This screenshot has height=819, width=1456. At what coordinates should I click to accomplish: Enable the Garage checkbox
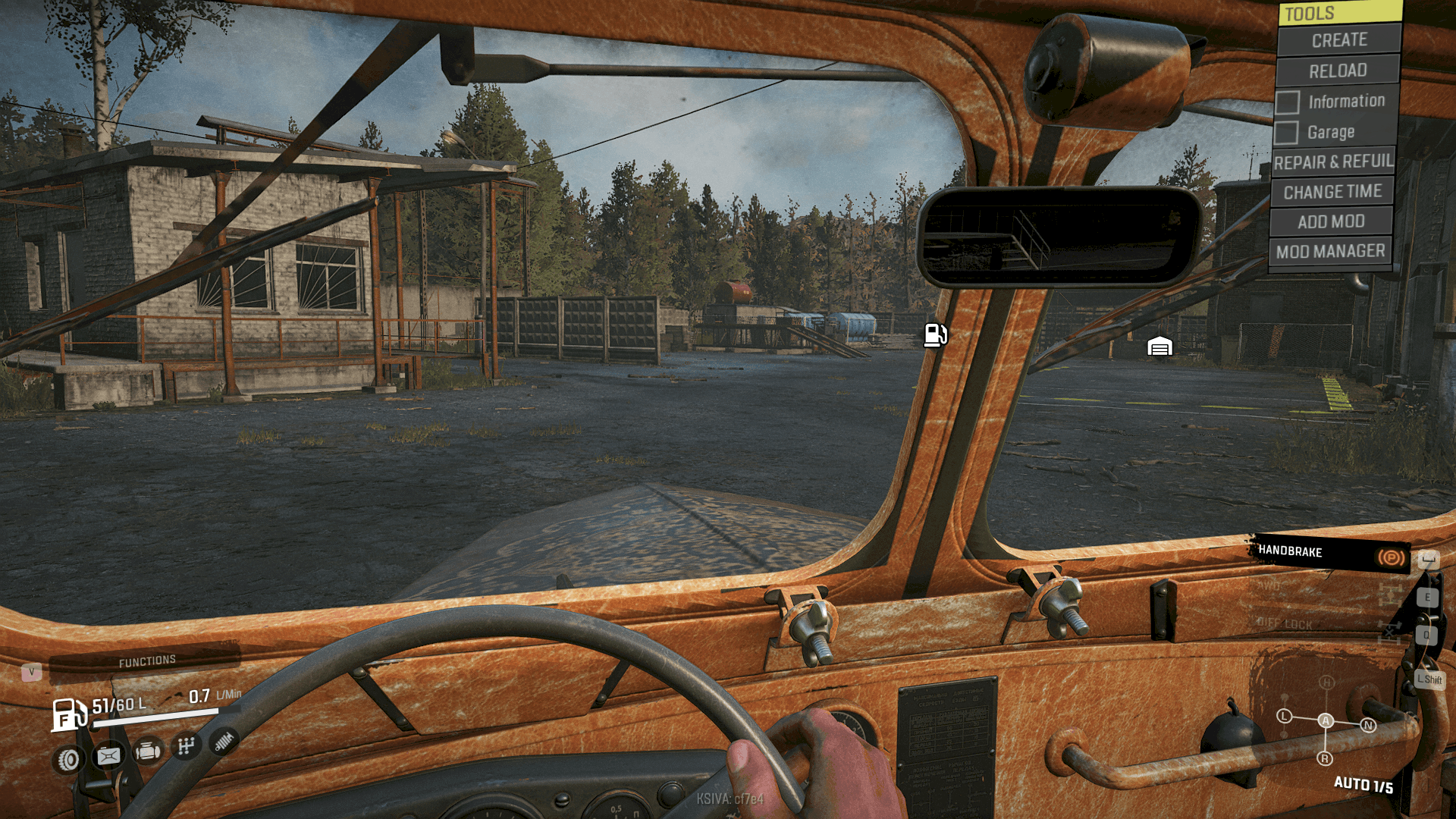[1286, 133]
